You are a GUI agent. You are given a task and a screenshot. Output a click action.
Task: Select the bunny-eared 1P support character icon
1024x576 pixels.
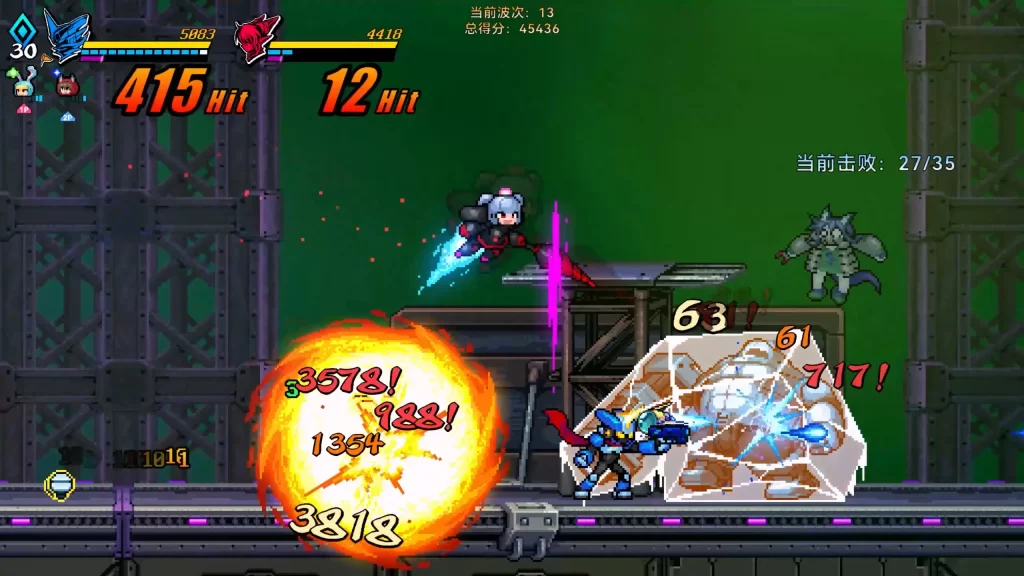point(24,84)
